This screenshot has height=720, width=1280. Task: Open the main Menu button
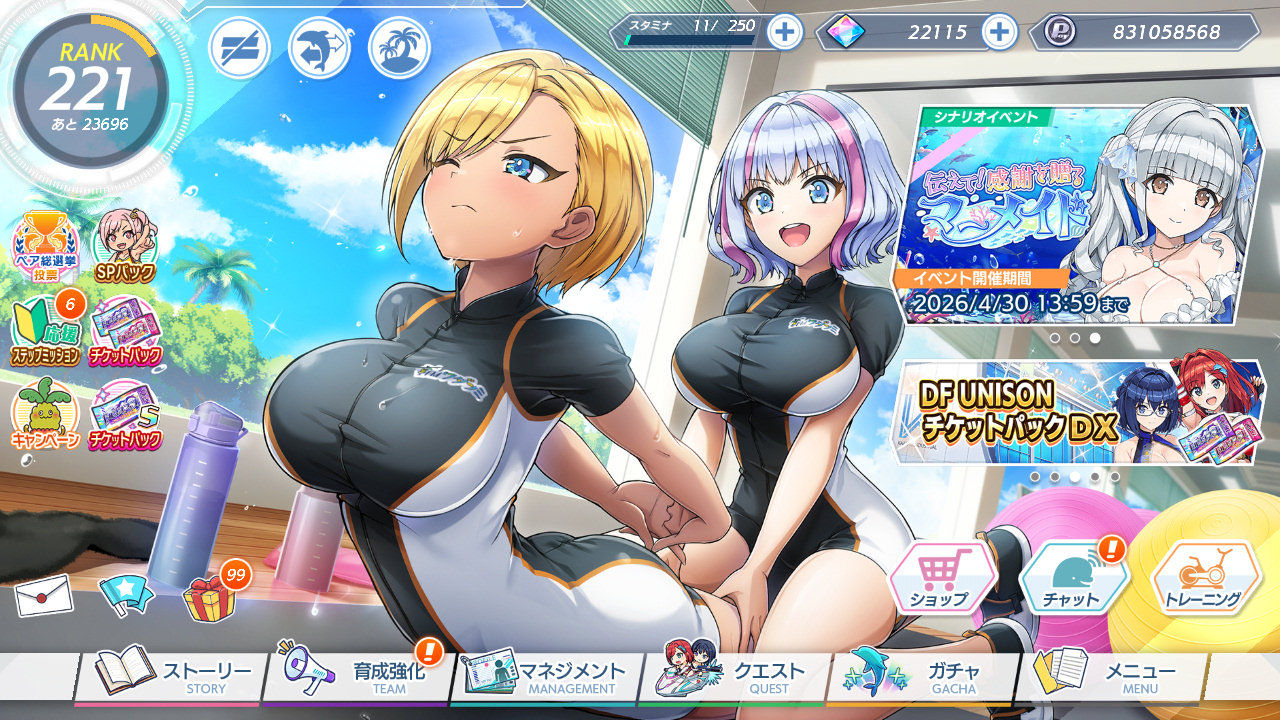pyautogui.click(x=1110, y=676)
